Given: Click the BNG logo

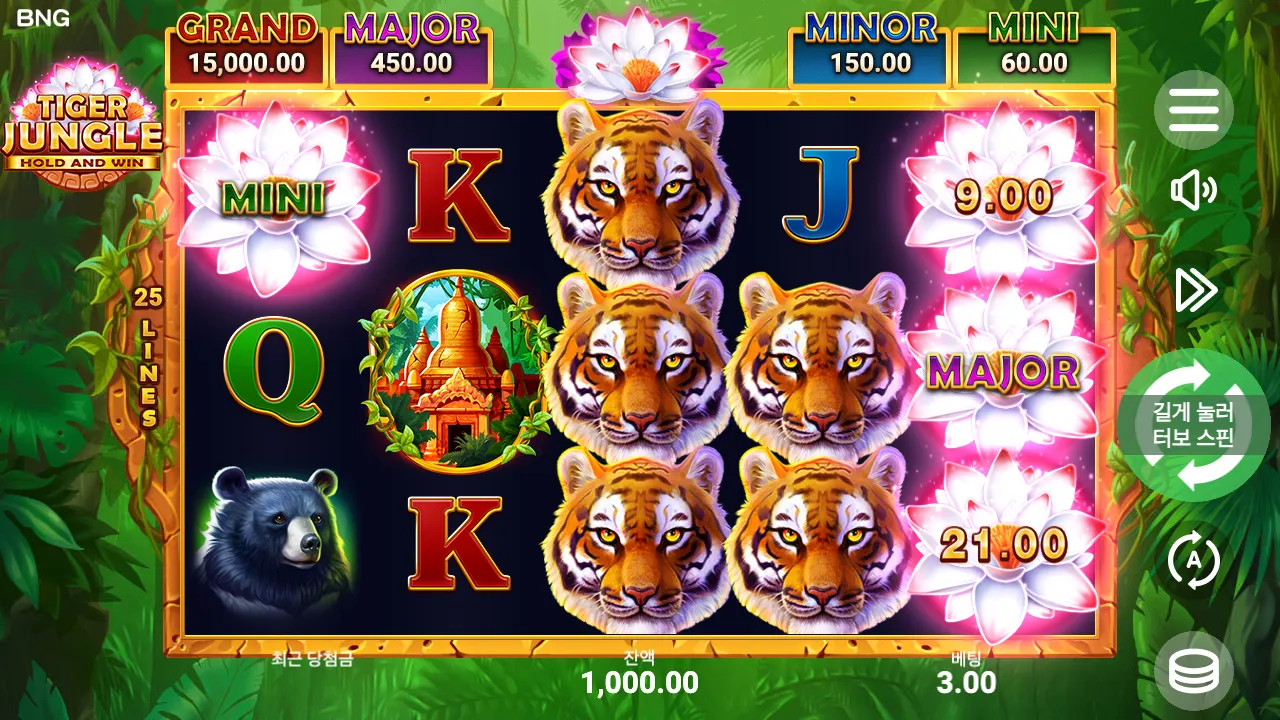Looking at the screenshot, I should 45,18.
